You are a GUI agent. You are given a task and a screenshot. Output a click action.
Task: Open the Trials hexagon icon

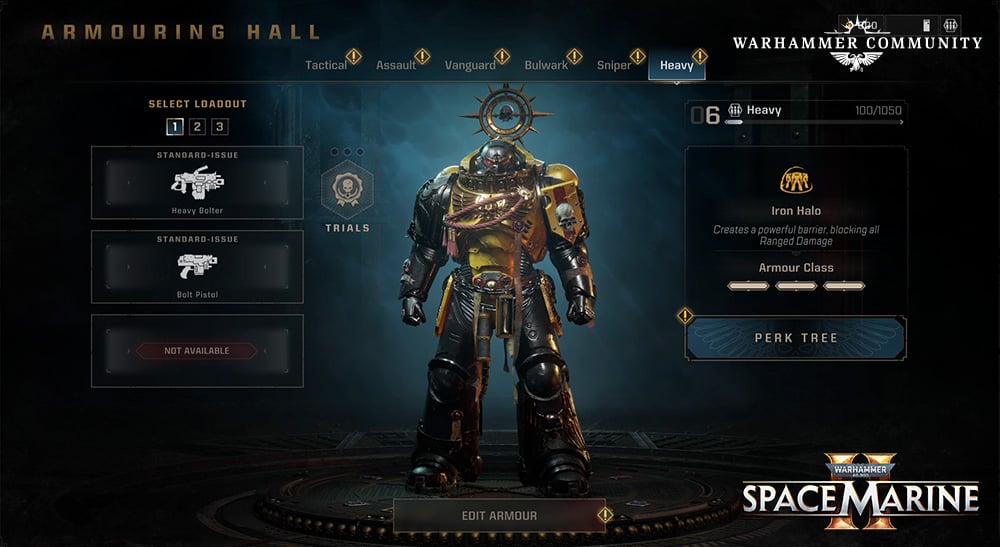(x=346, y=189)
